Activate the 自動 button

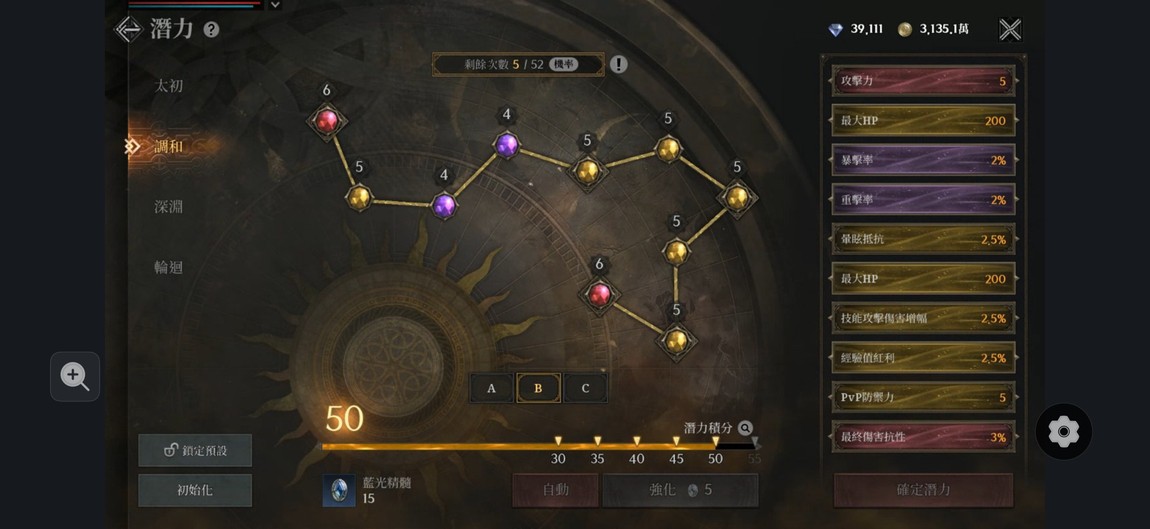pyautogui.click(x=555, y=490)
